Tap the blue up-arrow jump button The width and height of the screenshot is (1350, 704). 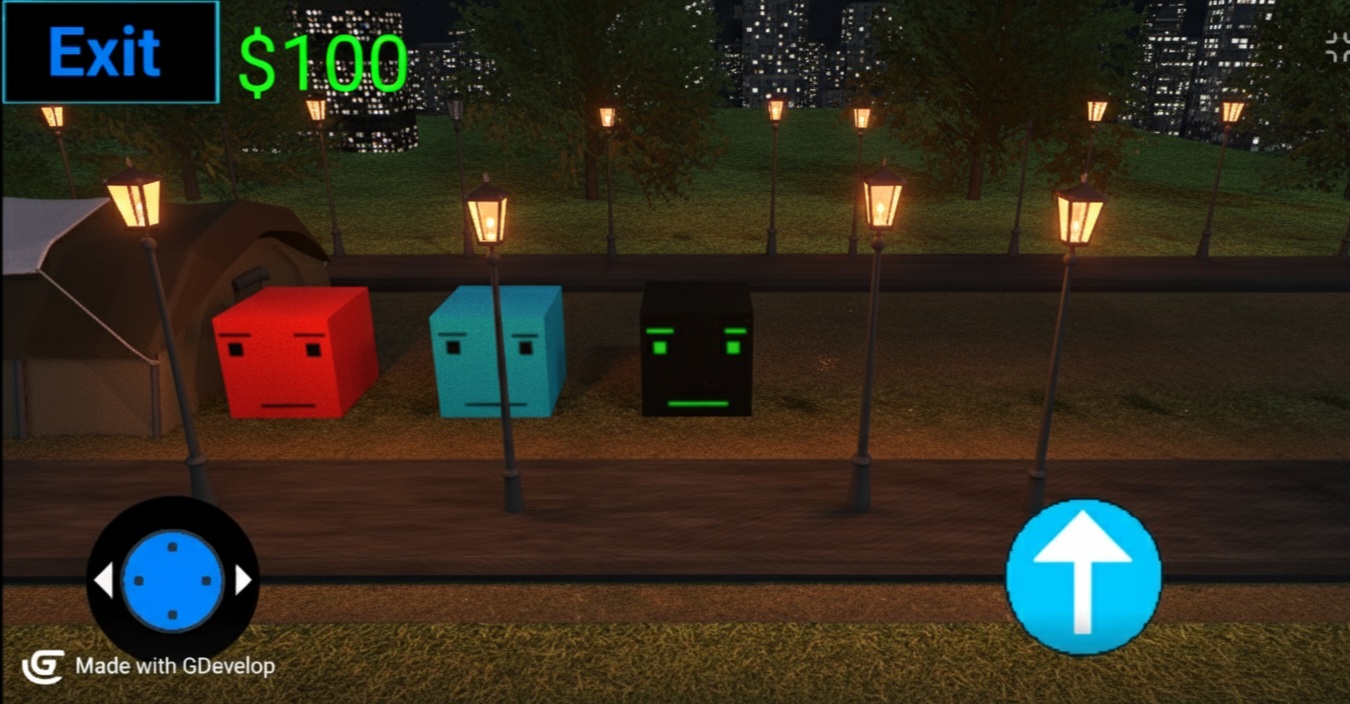pyautogui.click(x=1083, y=578)
